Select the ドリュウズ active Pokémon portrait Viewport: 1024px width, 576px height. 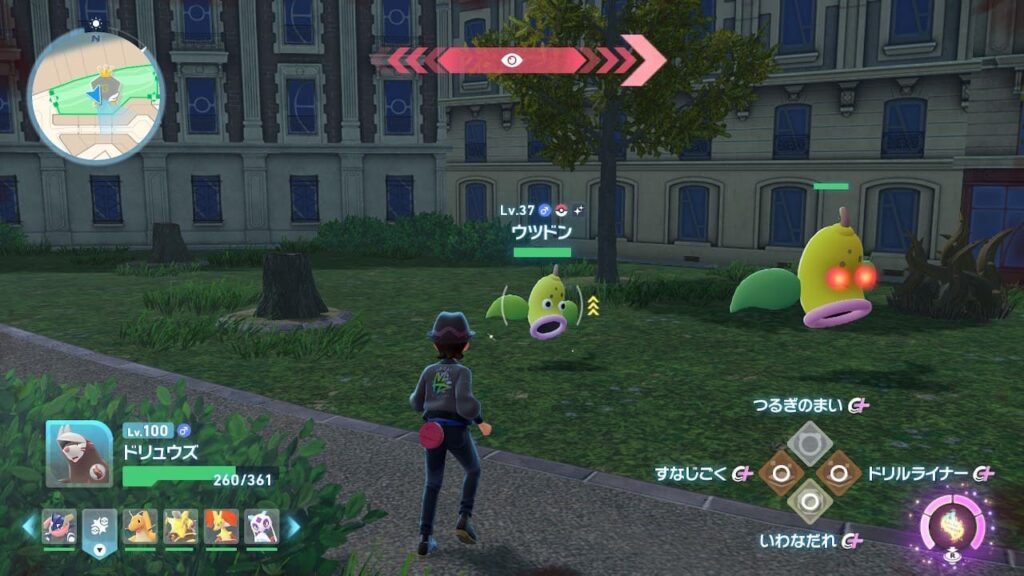pyautogui.click(x=79, y=453)
